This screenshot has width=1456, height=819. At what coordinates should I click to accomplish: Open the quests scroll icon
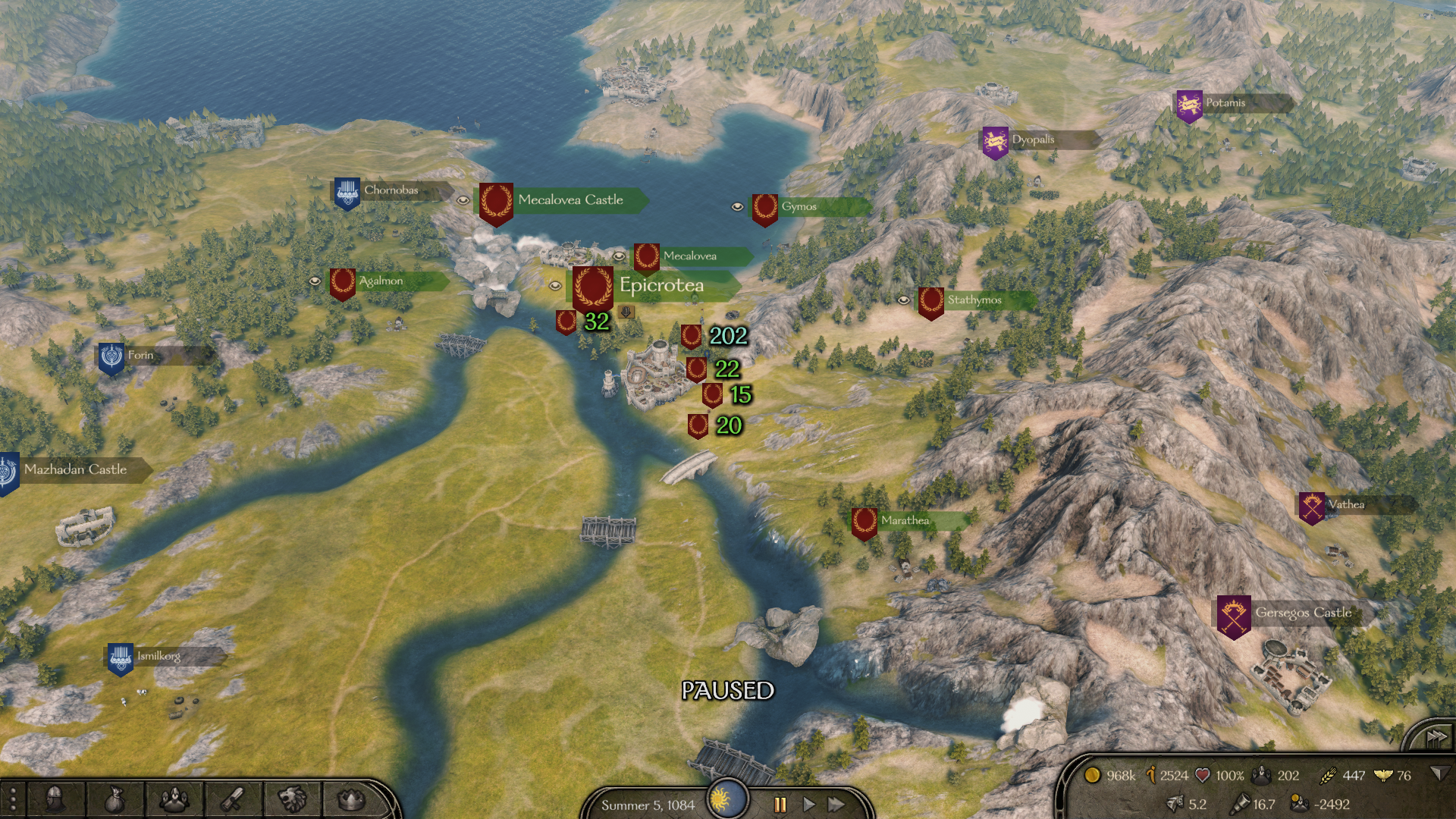click(x=233, y=799)
